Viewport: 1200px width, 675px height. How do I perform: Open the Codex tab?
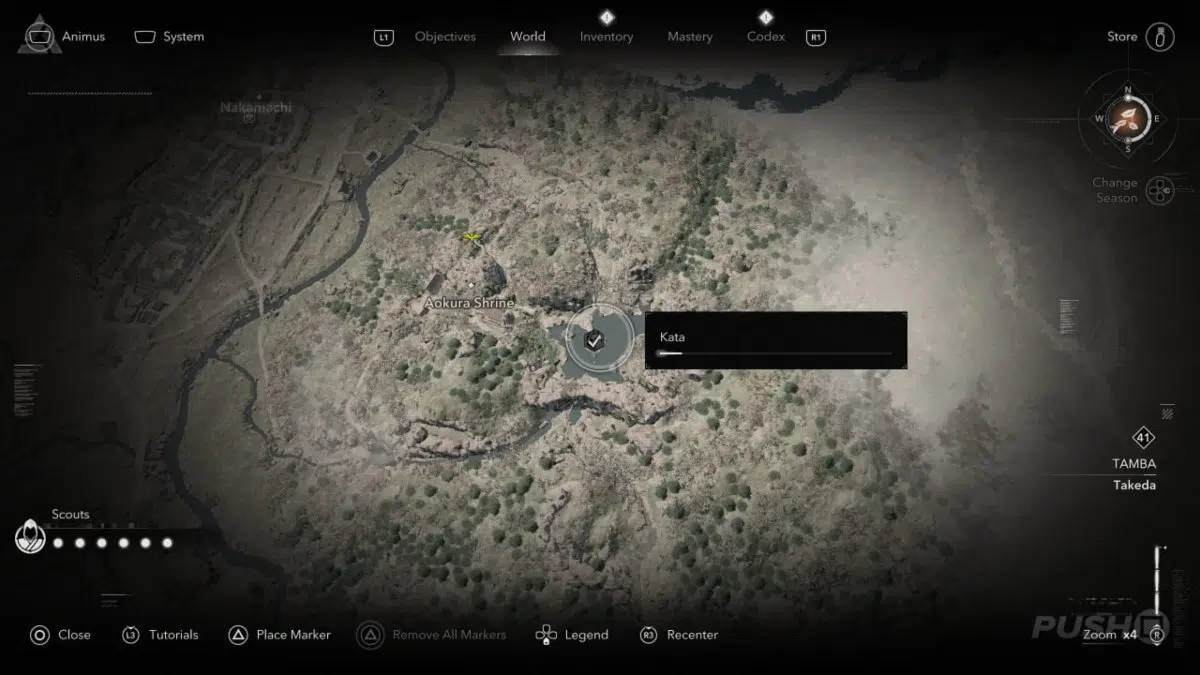pos(765,37)
